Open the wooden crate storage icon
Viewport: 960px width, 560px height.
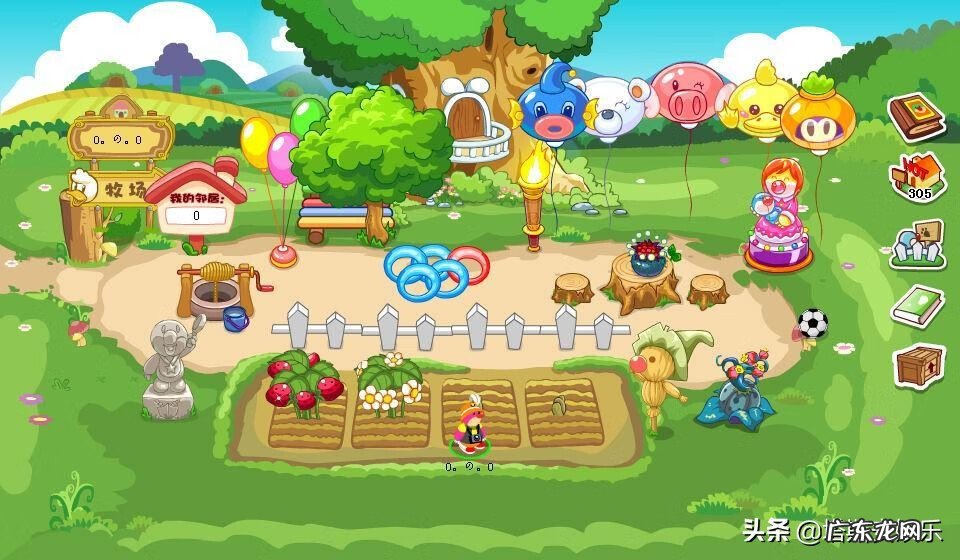(x=918, y=366)
